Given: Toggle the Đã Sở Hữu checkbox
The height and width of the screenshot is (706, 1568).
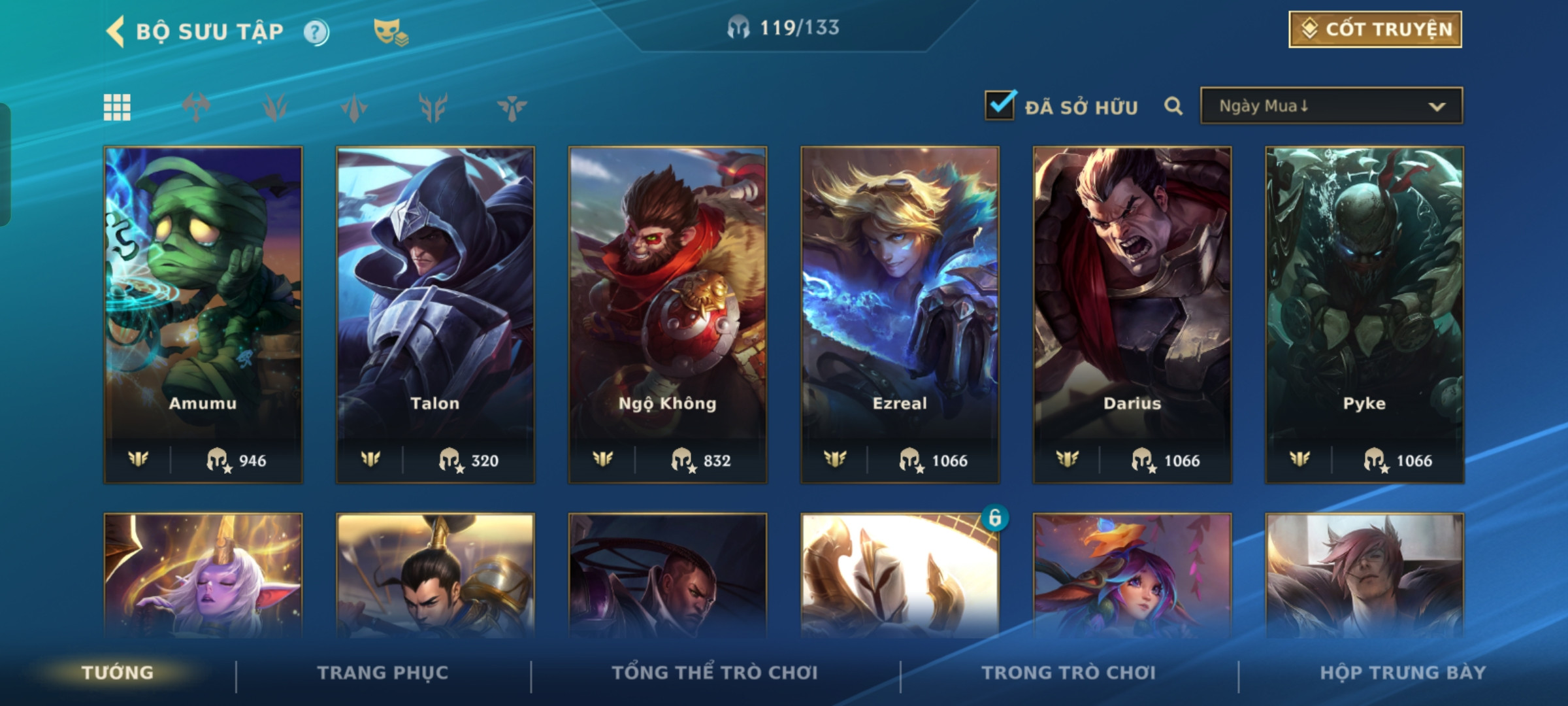Looking at the screenshot, I should [x=1000, y=105].
